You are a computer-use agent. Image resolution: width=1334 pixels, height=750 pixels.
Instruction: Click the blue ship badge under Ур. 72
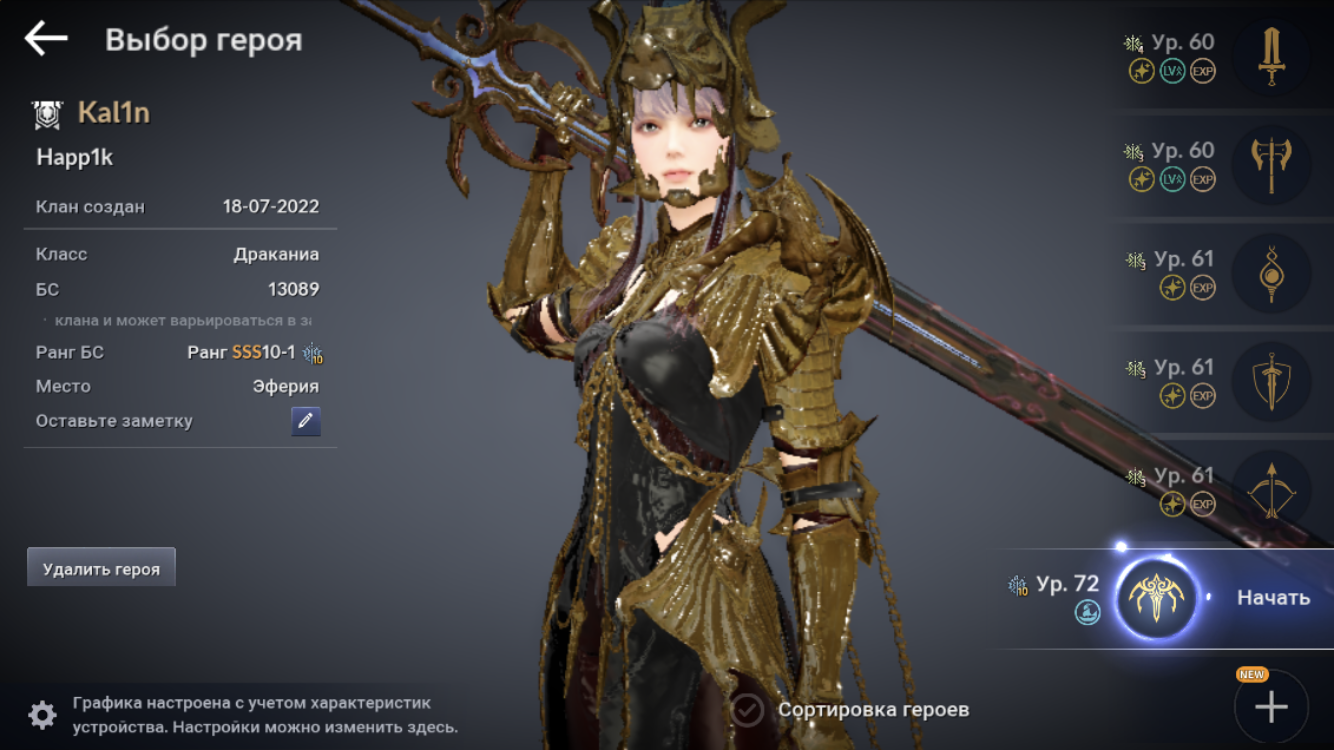[1088, 611]
